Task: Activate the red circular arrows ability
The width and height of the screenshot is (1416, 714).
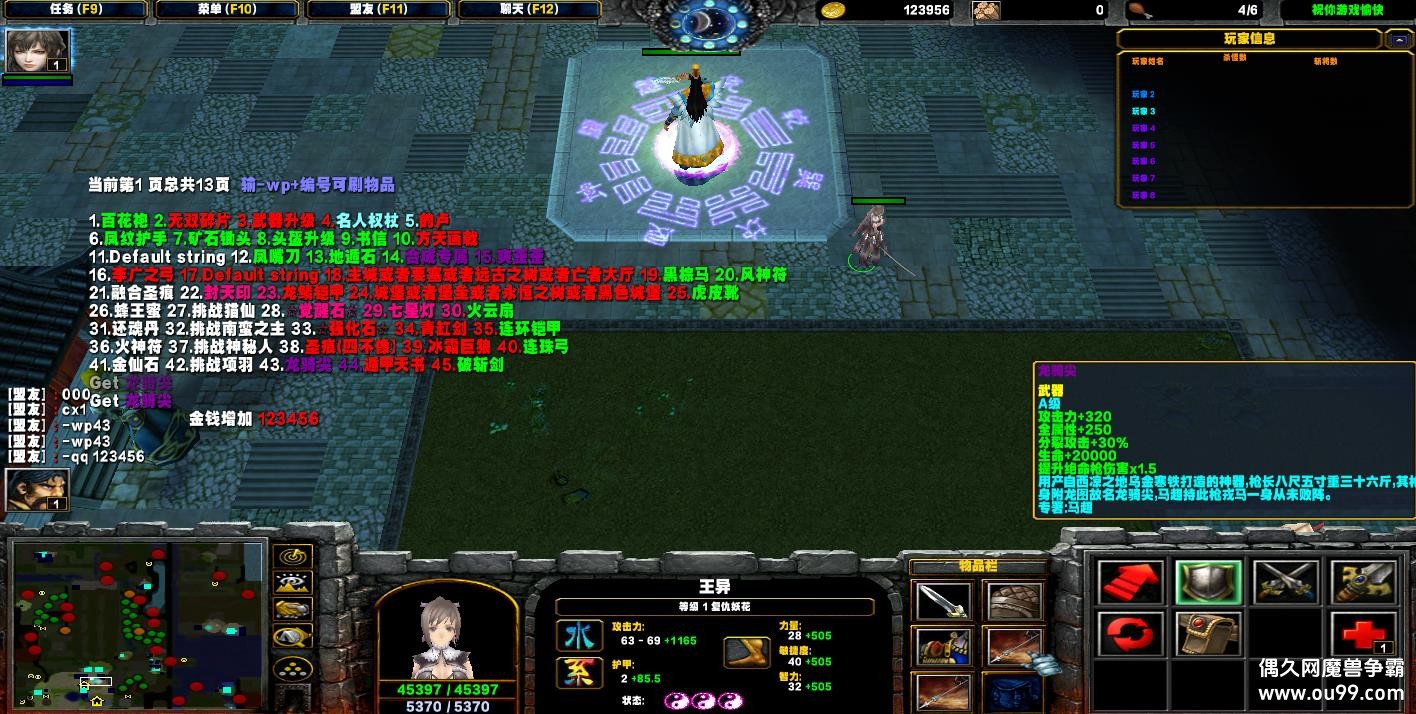Action: pos(1130,634)
